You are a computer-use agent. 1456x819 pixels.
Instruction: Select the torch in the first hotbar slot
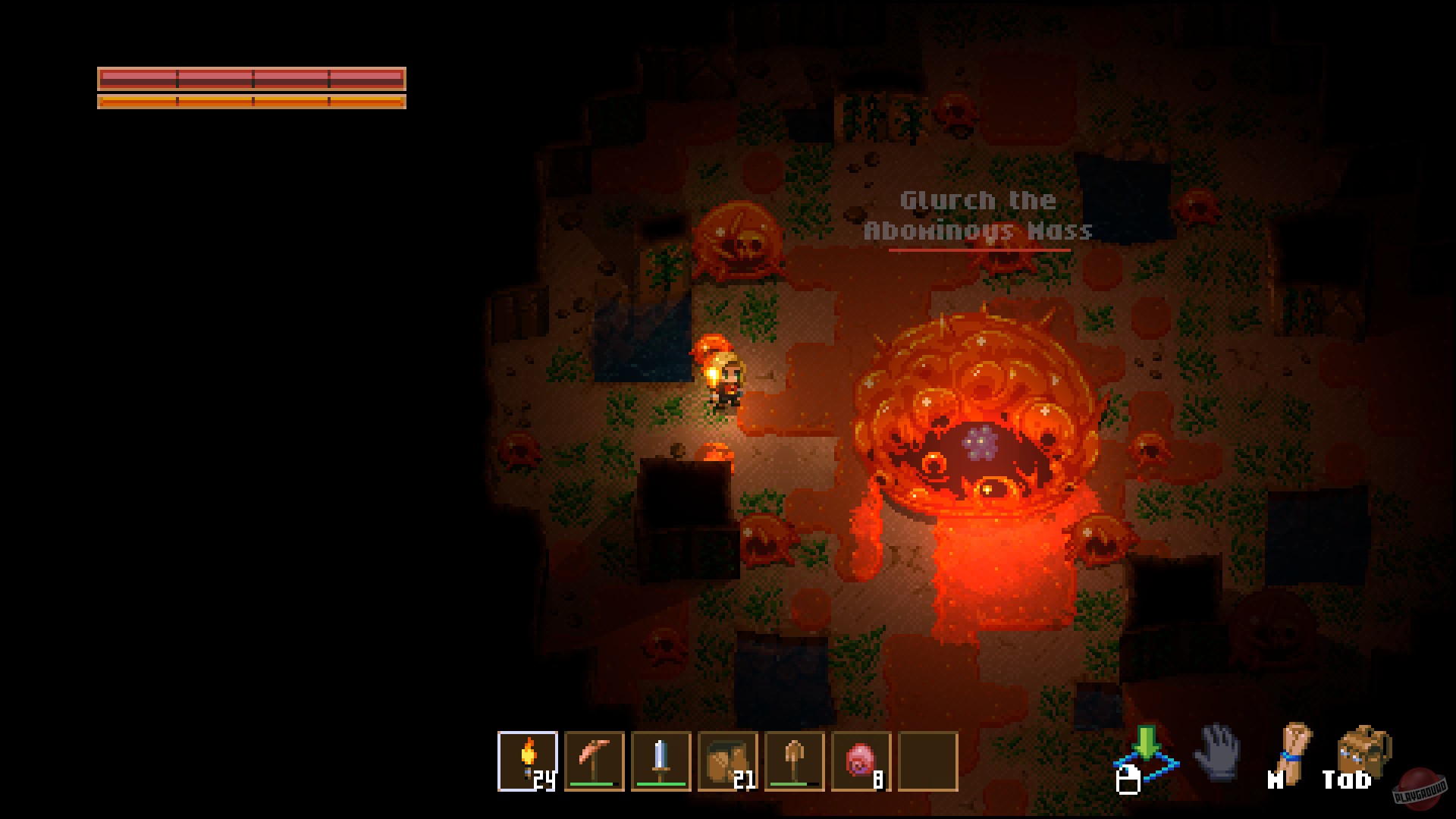coord(529,761)
